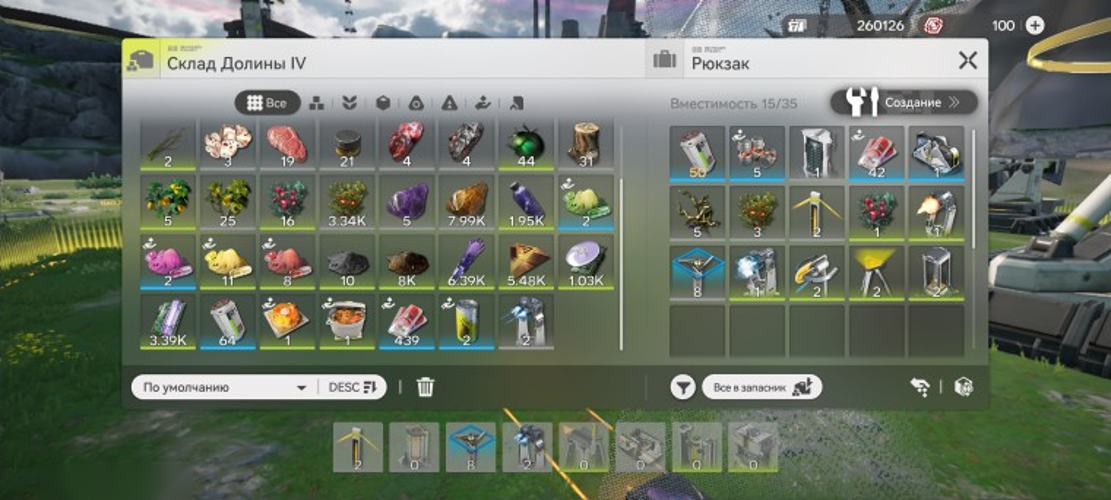Viewport: 1111px width, 500px height.
Task: Select the raw meat stack of 19
Action: click(x=286, y=144)
